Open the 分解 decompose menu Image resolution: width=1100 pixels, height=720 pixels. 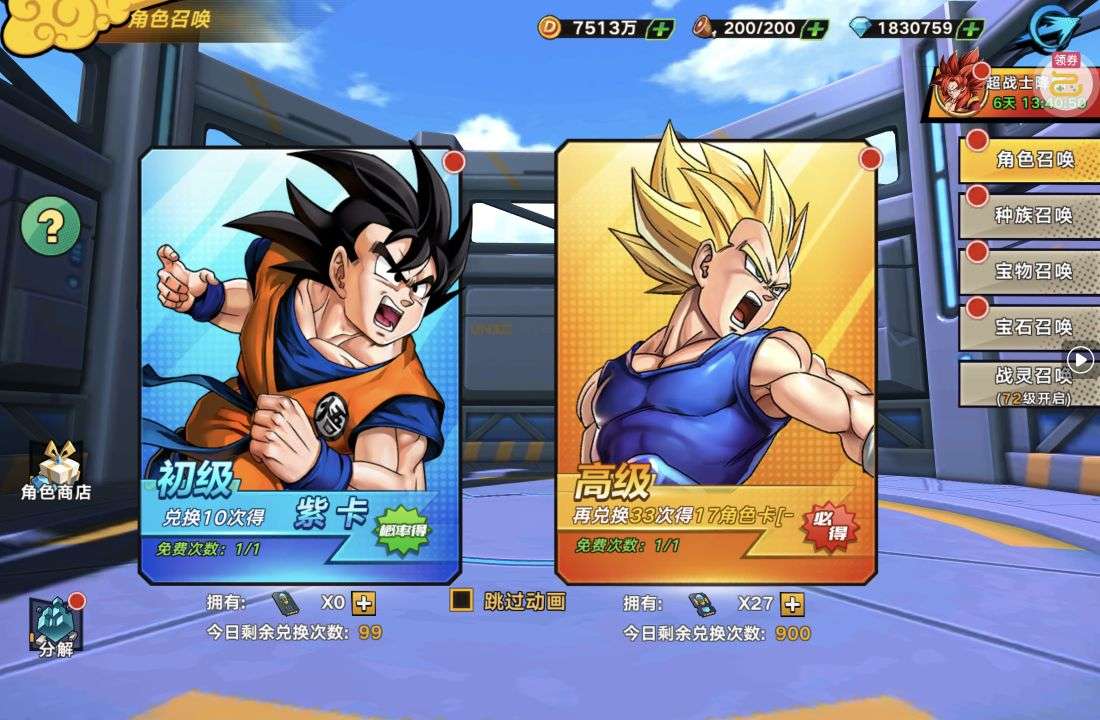click(x=56, y=627)
